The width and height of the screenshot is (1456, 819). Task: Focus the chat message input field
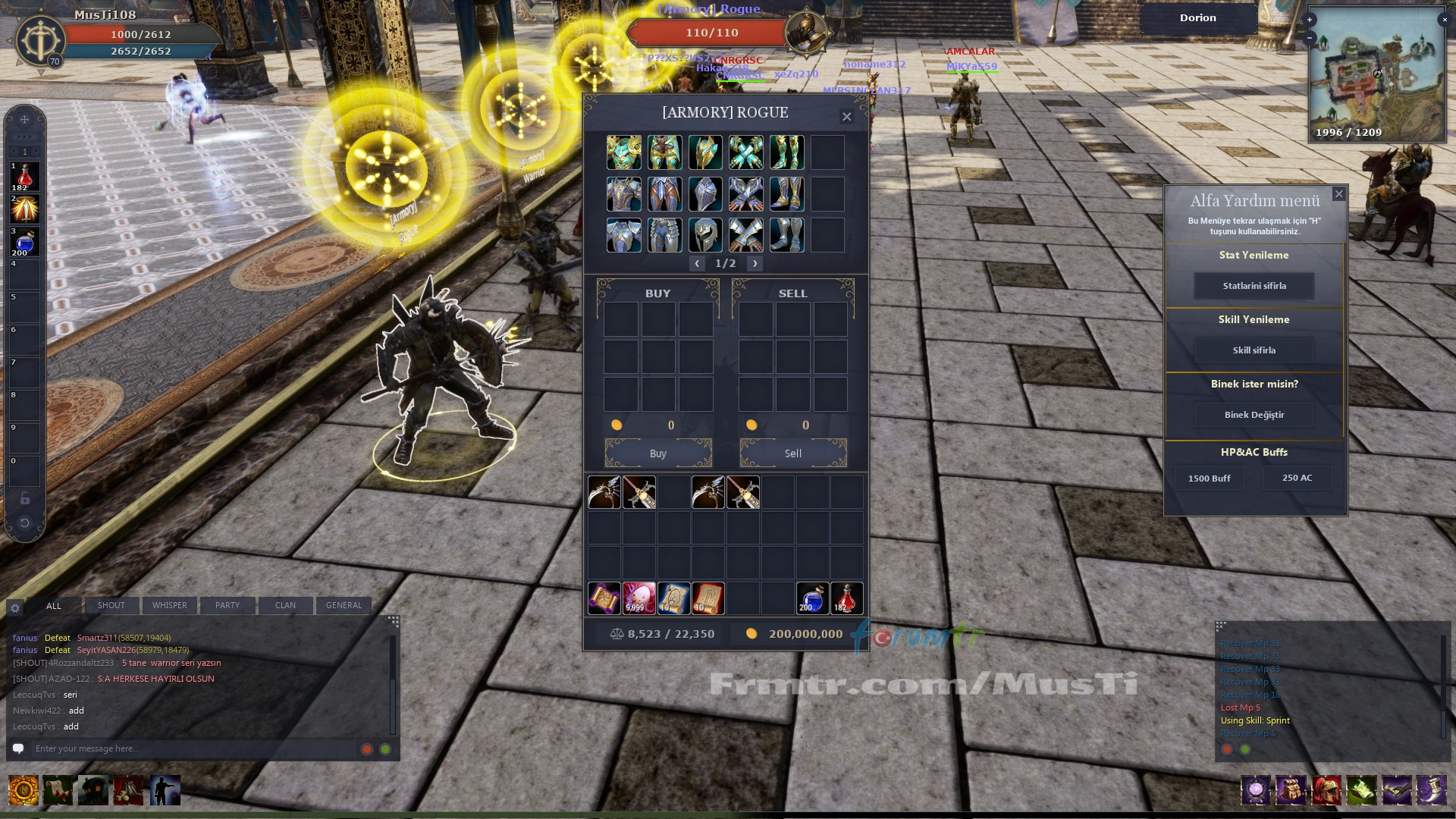click(190, 748)
